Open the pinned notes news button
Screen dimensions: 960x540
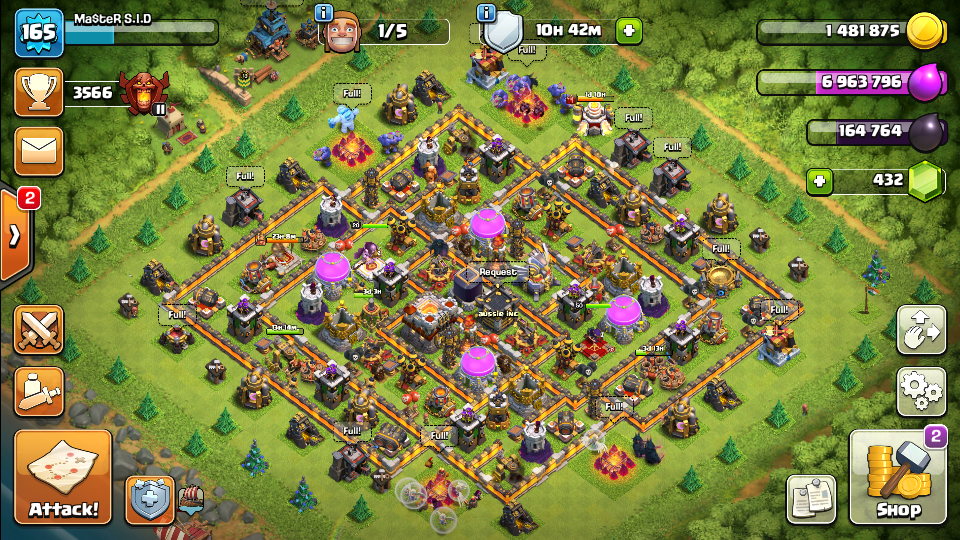[x=811, y=498]
